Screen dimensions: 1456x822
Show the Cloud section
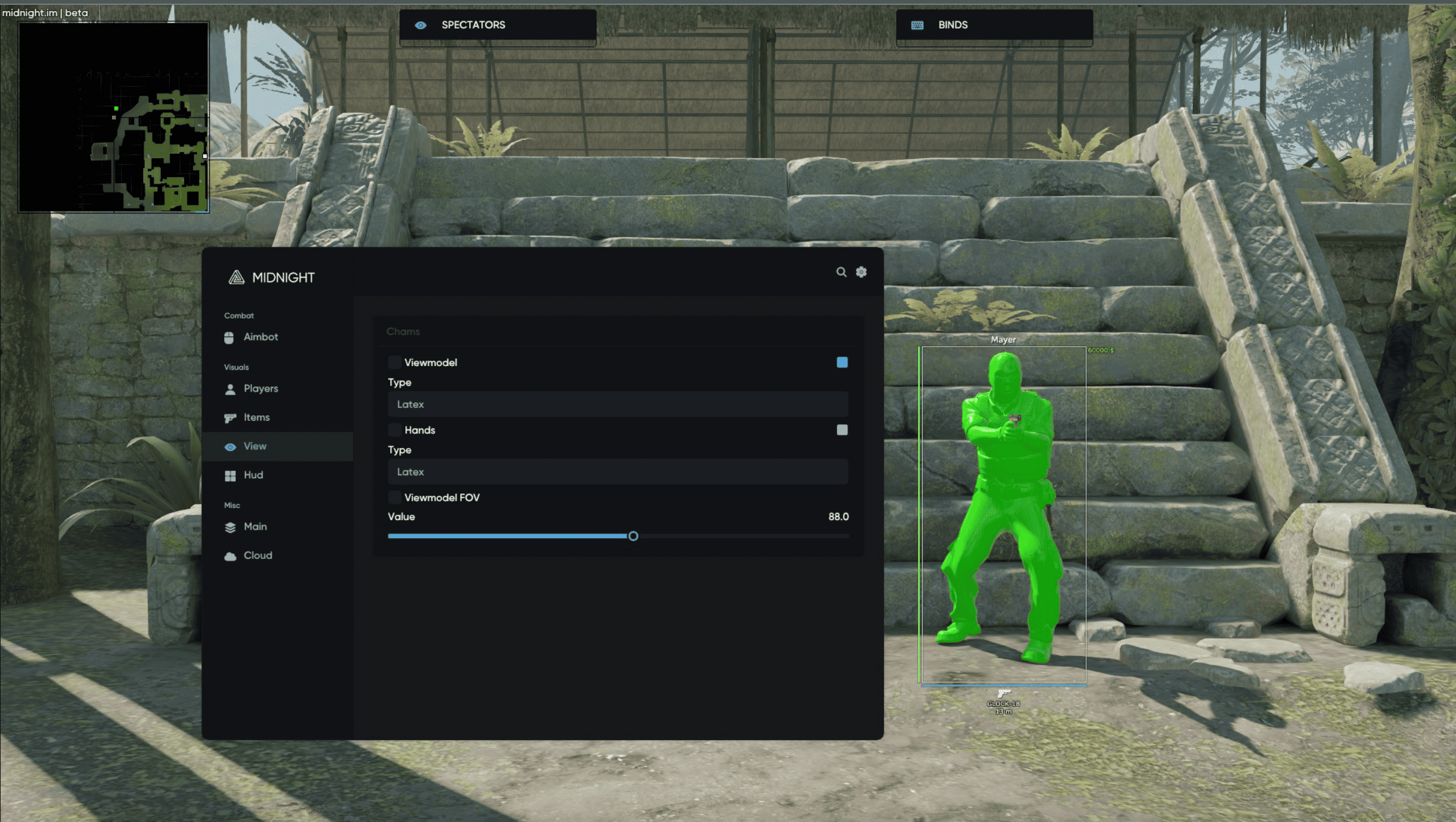(257, 555)
